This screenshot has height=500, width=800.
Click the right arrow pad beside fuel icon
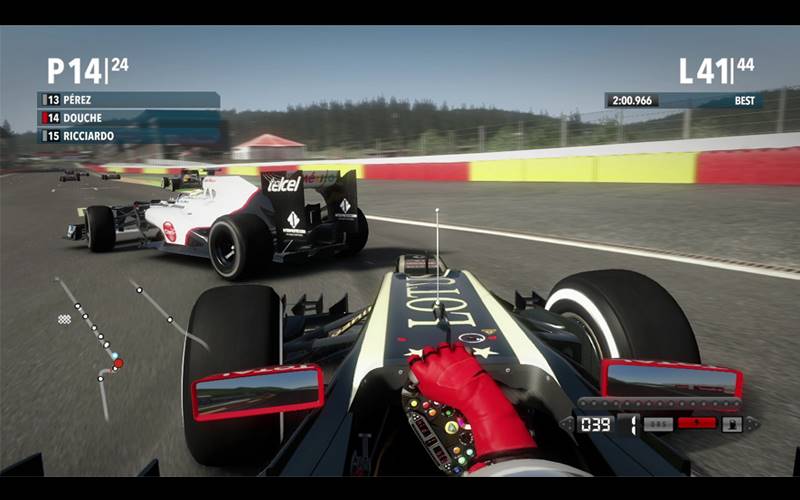coord(753,424)
